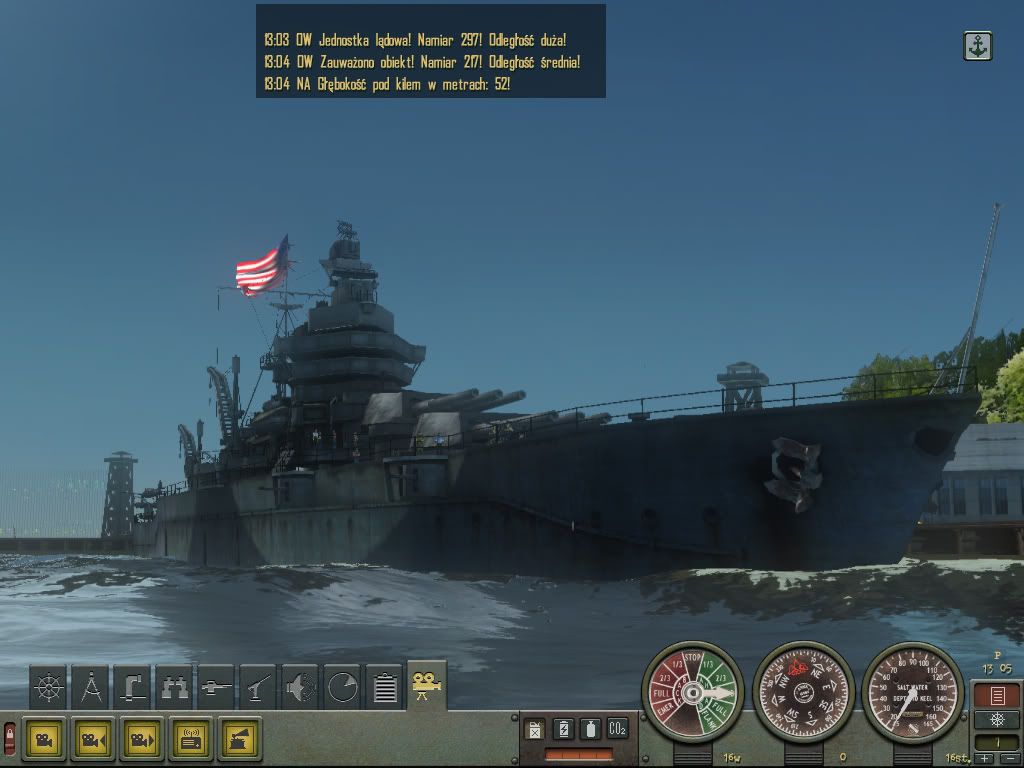
Task: Select the anti-aircraft gun station
Action: [x=258, y=686]
